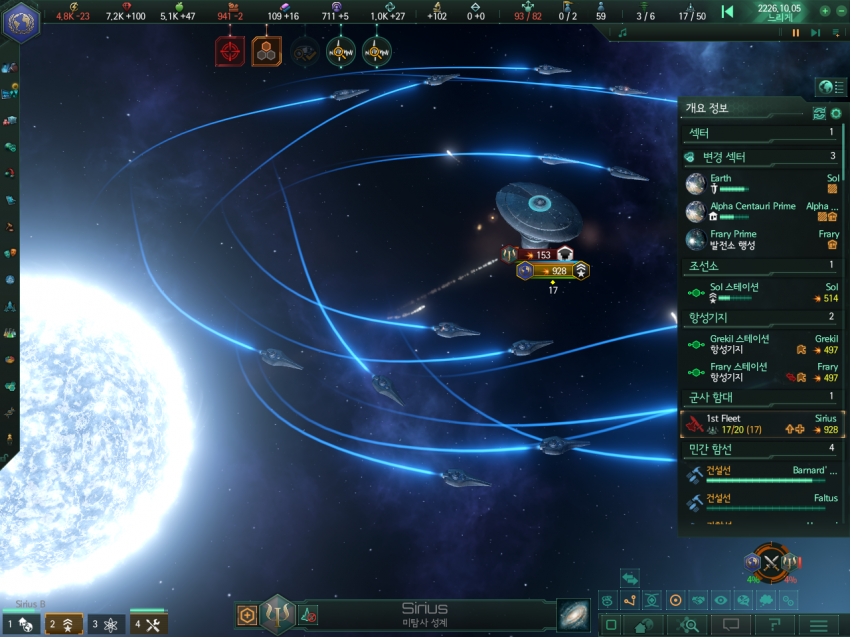The height and width of the screenshot is (637, 850).
Task: Click the red crosshair alert notification
Action: point(230,50)
